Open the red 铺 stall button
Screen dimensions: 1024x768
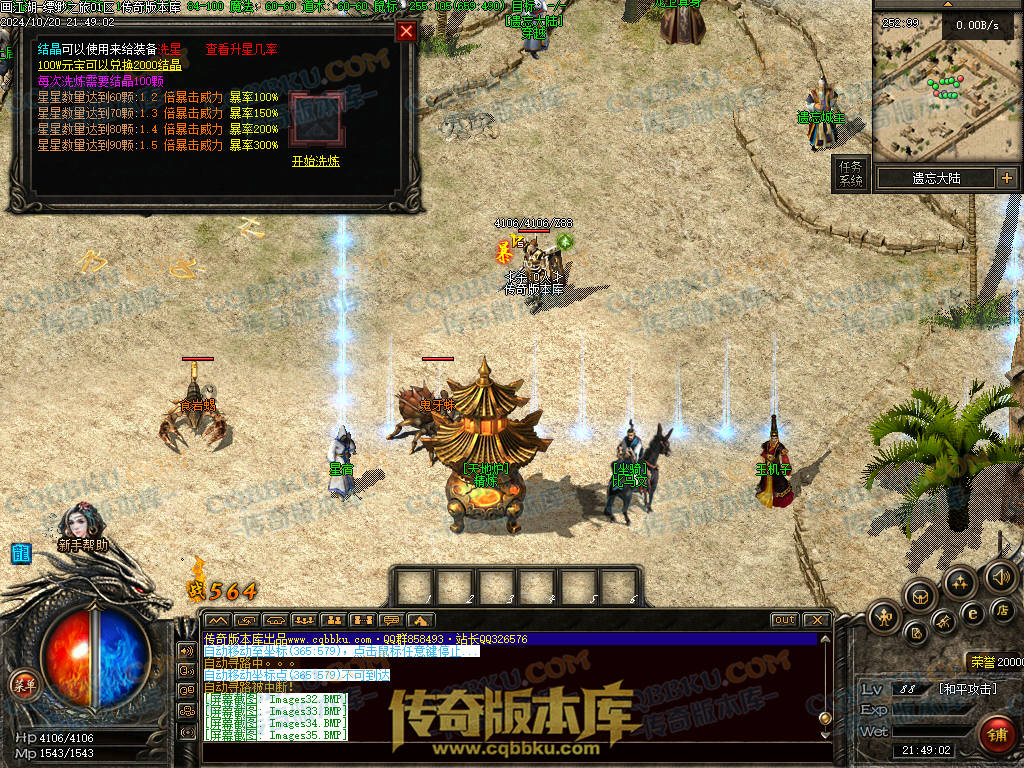(995, 735)
